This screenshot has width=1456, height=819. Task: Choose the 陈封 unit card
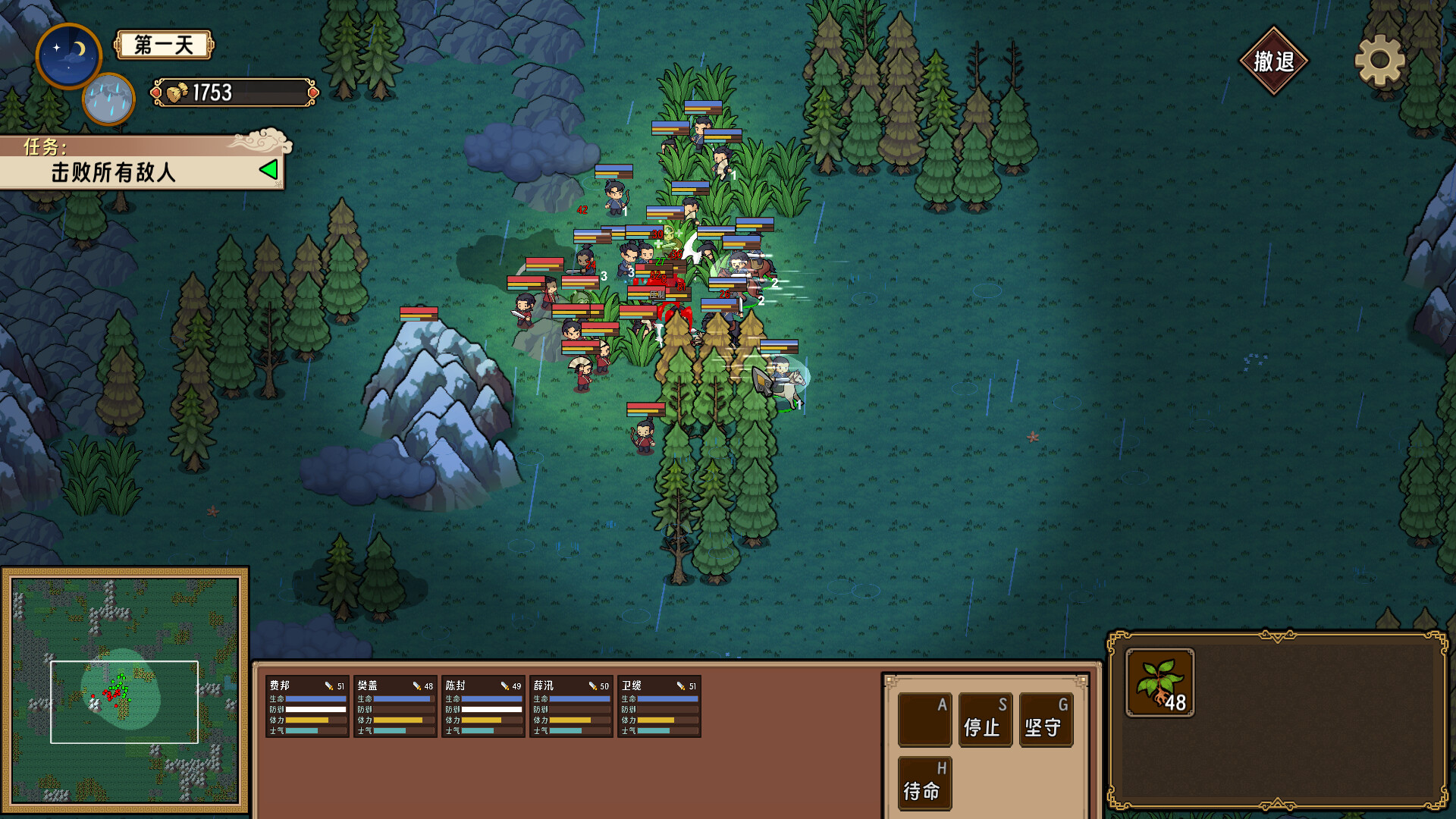click(x=483, y=707)
